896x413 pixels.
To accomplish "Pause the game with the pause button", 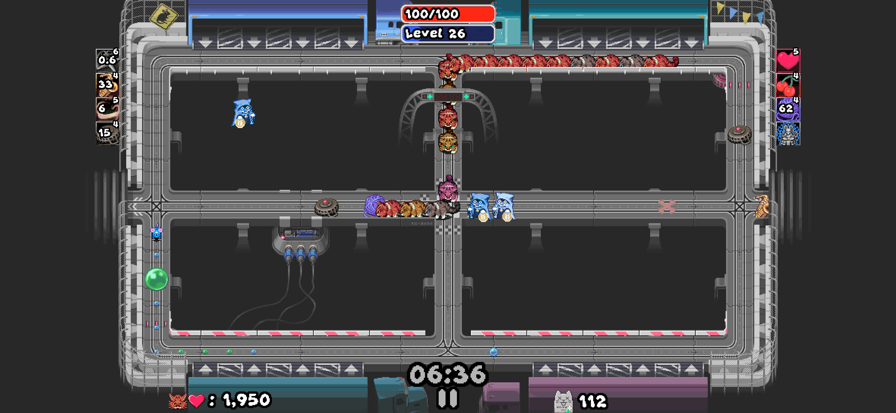I will 448,398.
